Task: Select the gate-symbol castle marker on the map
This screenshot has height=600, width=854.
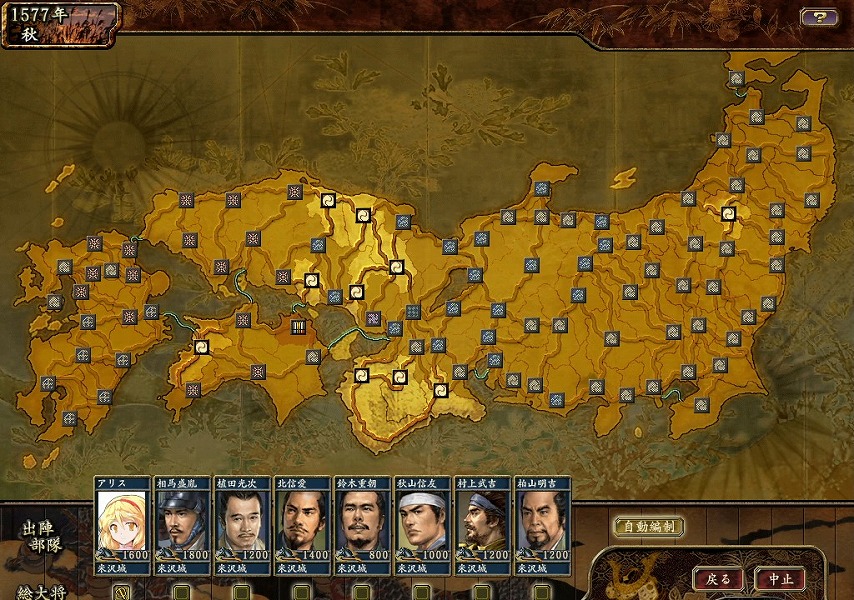Action: tap(298, 326)
